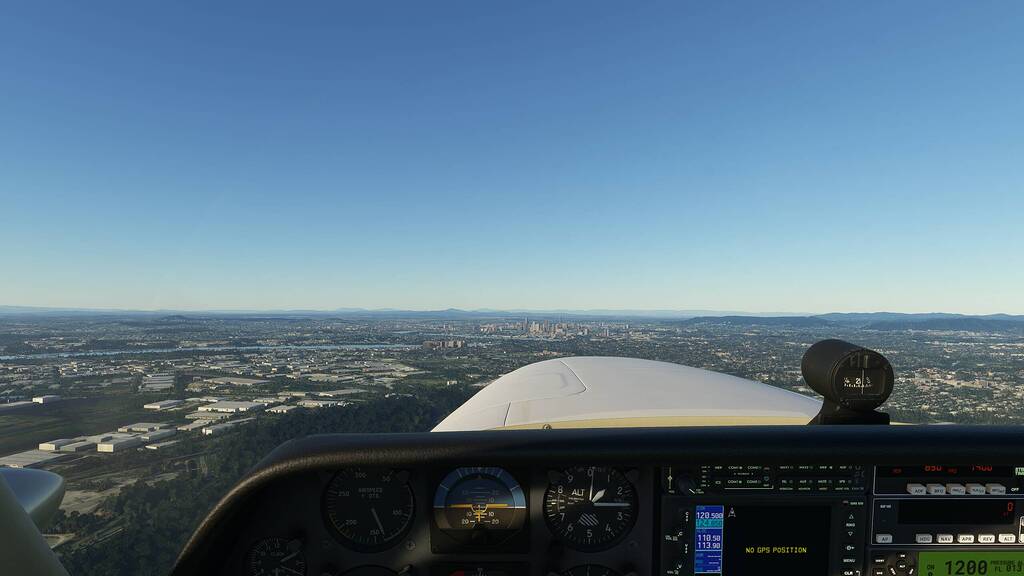Select the autopilot REV back-course button
The height and width of the screenshot is (576, 1024).
[x=986, y=538]
